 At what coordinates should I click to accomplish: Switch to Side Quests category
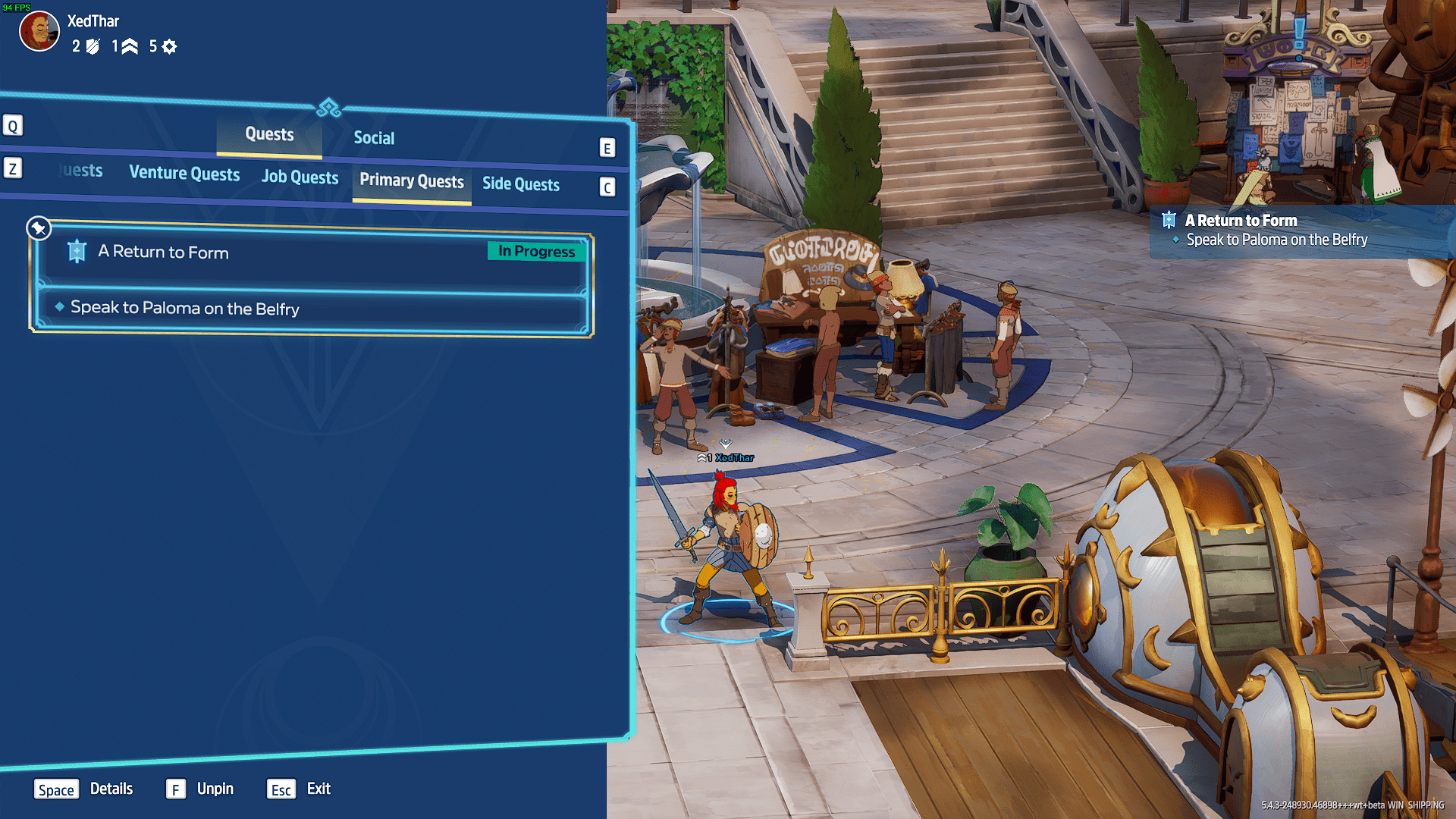point(520,184)
